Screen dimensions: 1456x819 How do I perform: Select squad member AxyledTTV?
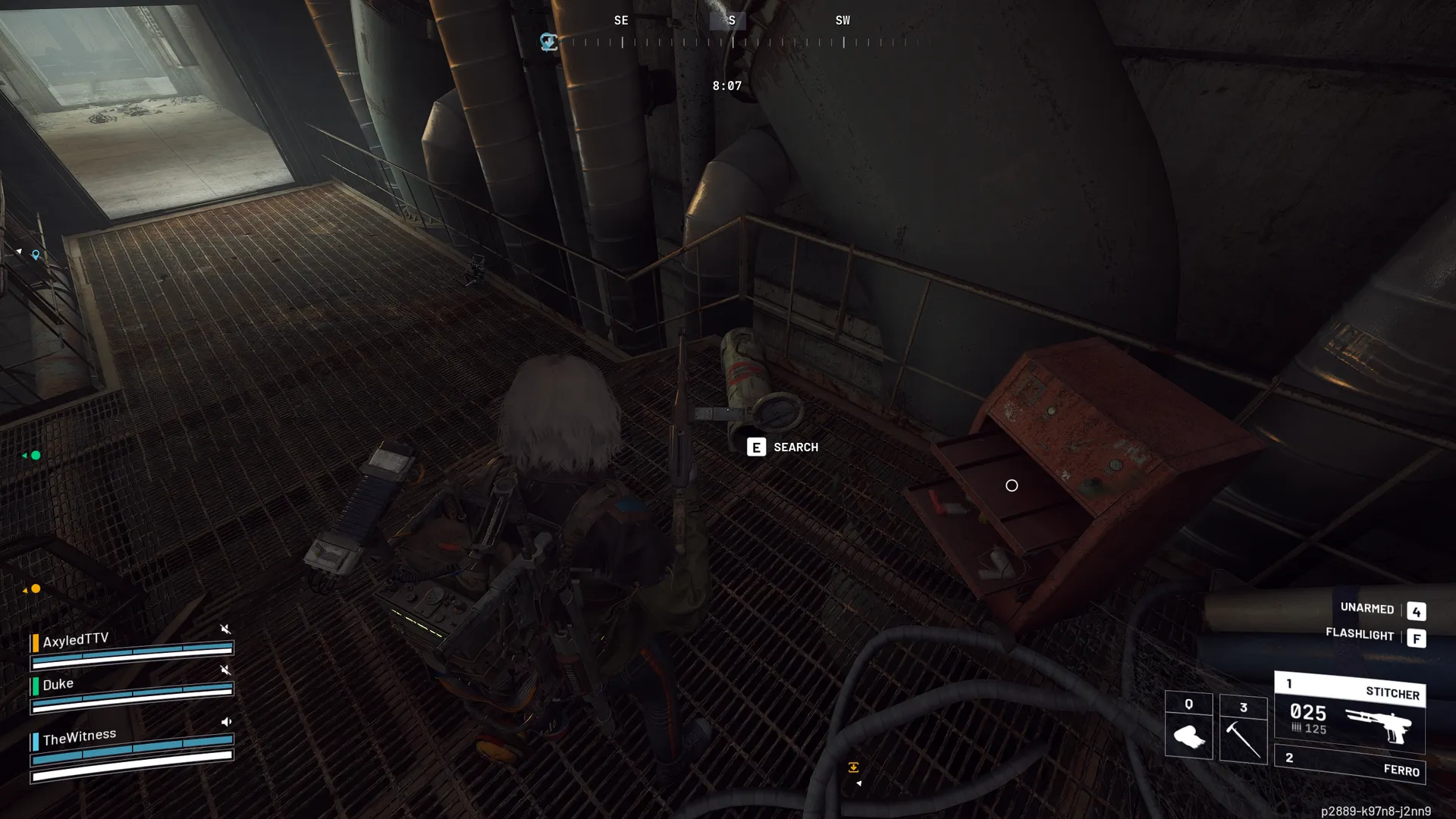pyautogui.click(x=75, y=641)
